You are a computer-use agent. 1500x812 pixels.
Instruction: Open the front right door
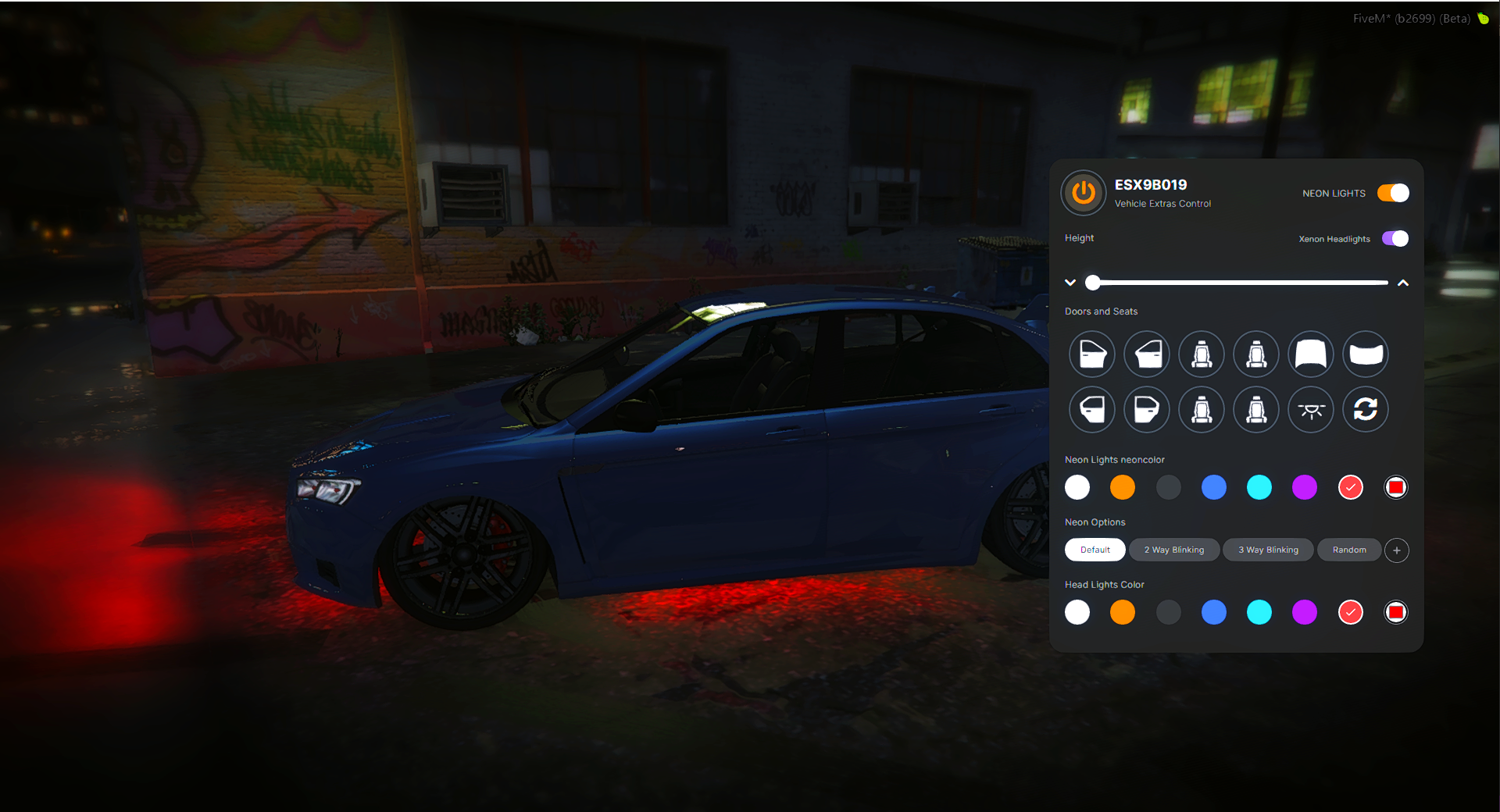[1146, 354]
